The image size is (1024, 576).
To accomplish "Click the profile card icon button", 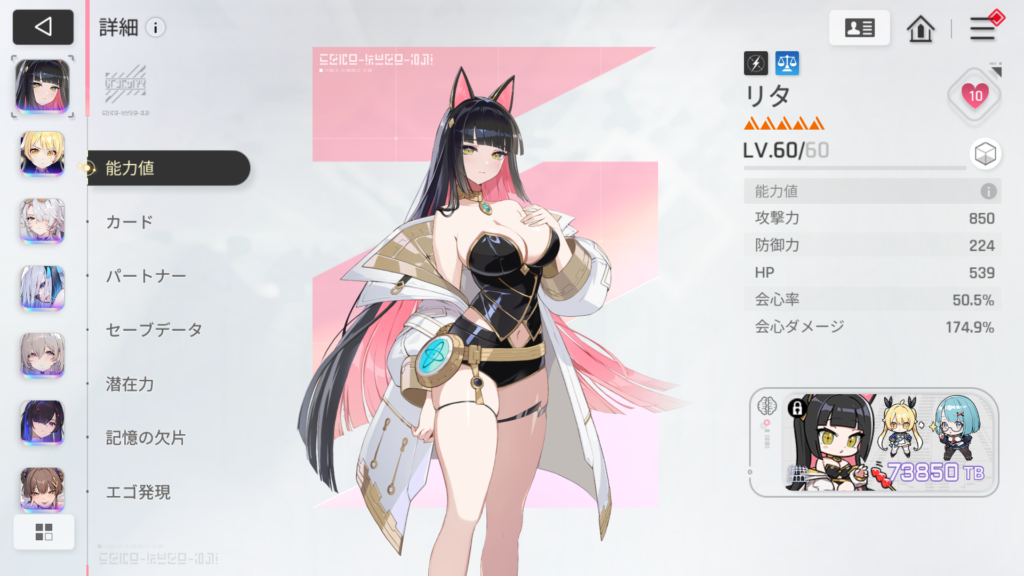I will pyautogui.click(x=859, y=28).
